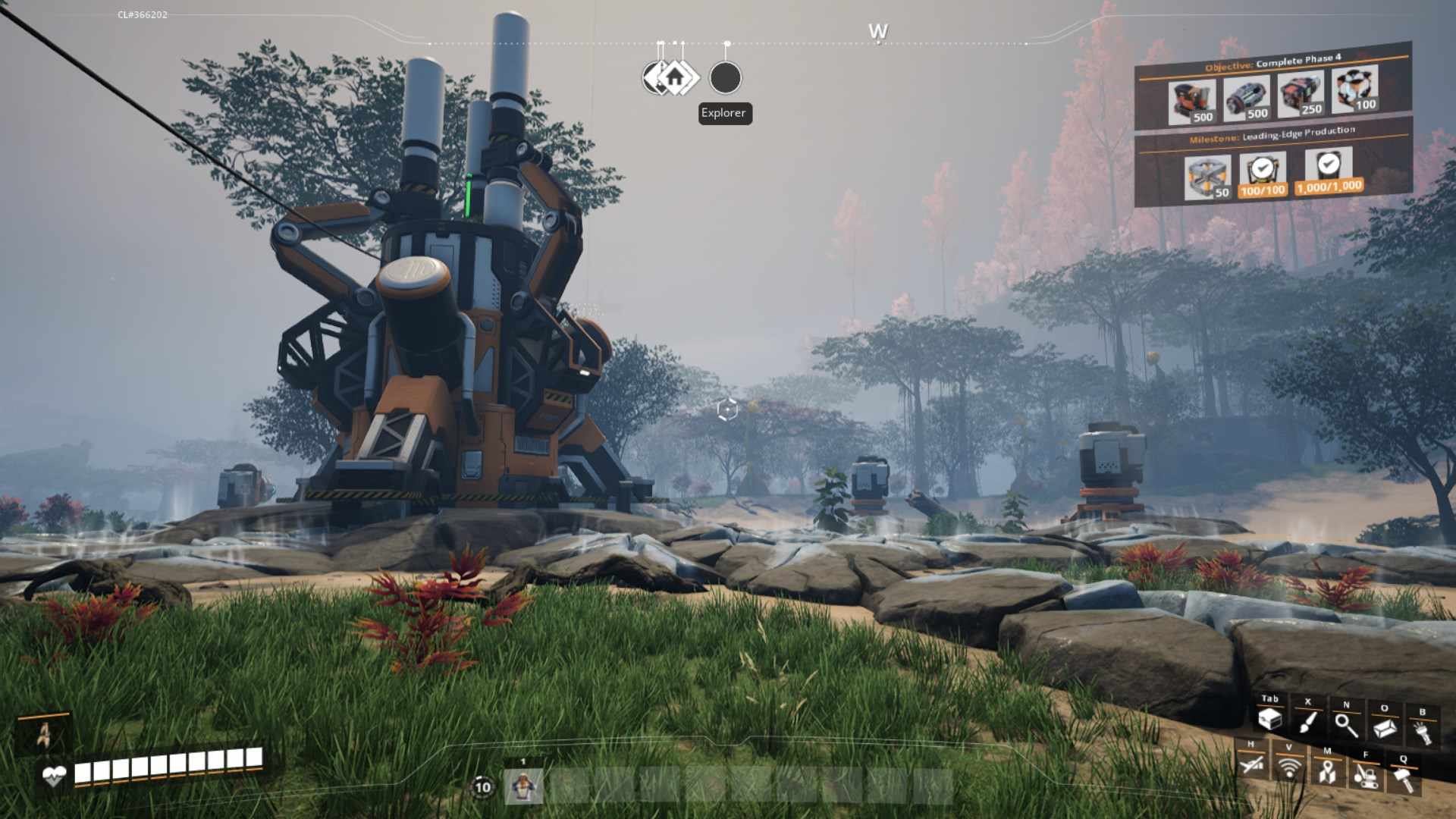Open the Leading-Edge Production milestone tracker

[1272, 135]
